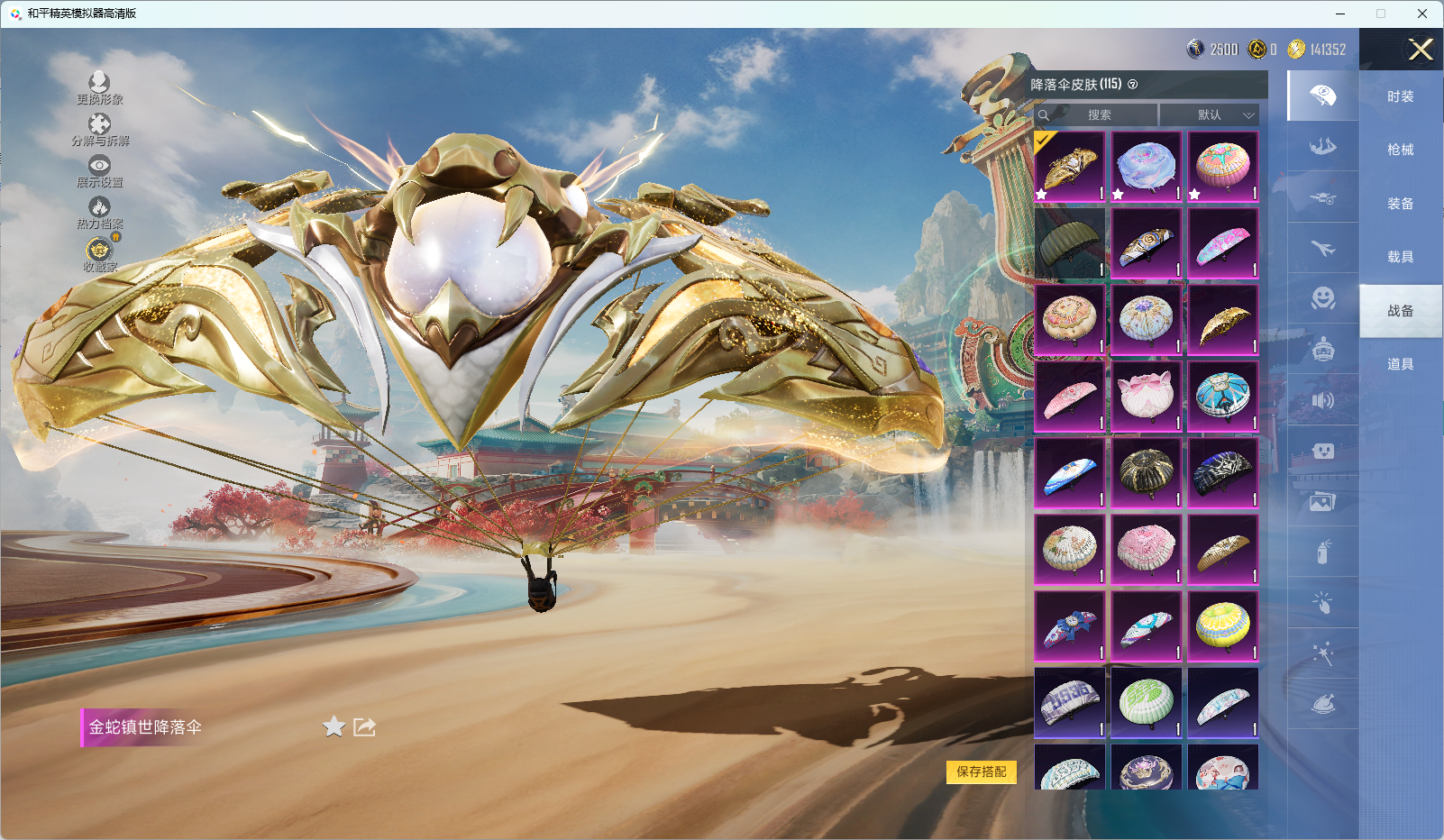Switch to the 载具 tab
This screenshot has height=840, width=1444.
[x=1400, y=257]
